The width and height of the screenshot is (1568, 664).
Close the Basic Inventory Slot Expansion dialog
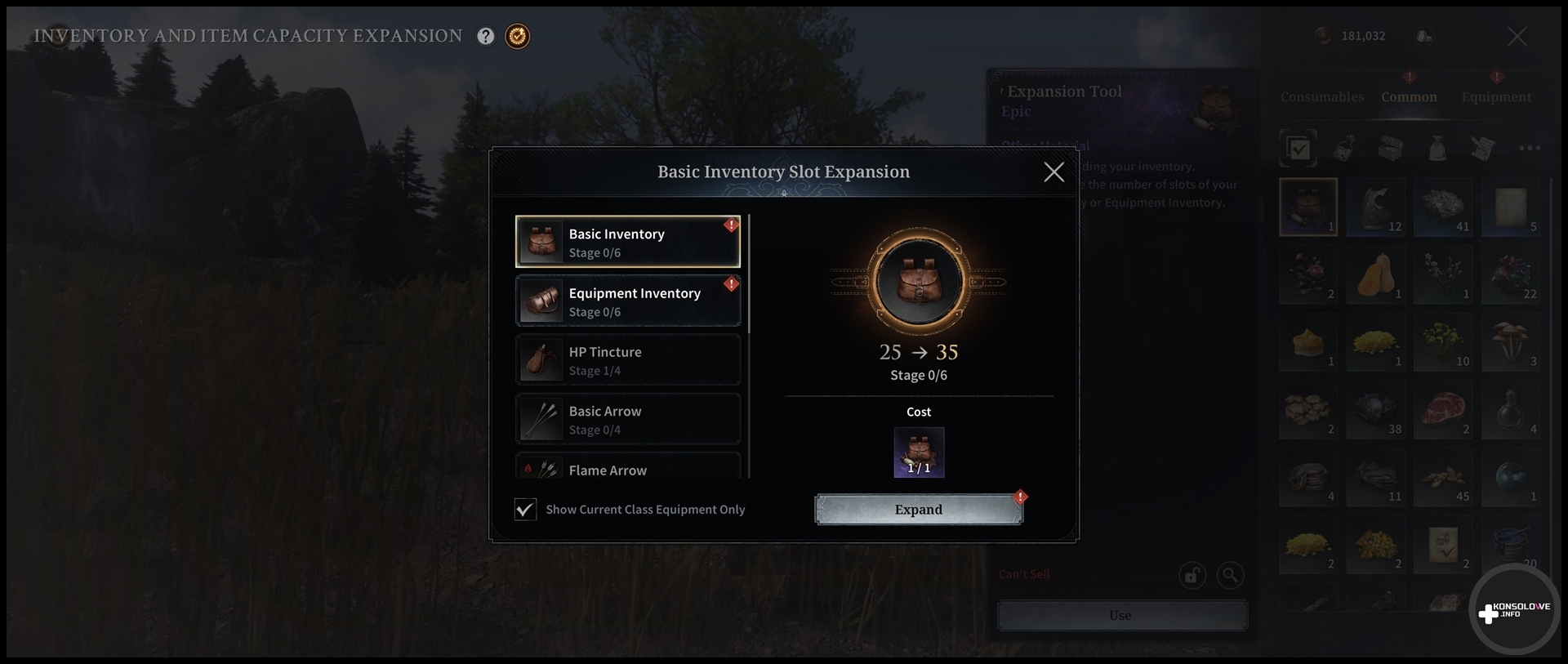tap(1053, 172)
